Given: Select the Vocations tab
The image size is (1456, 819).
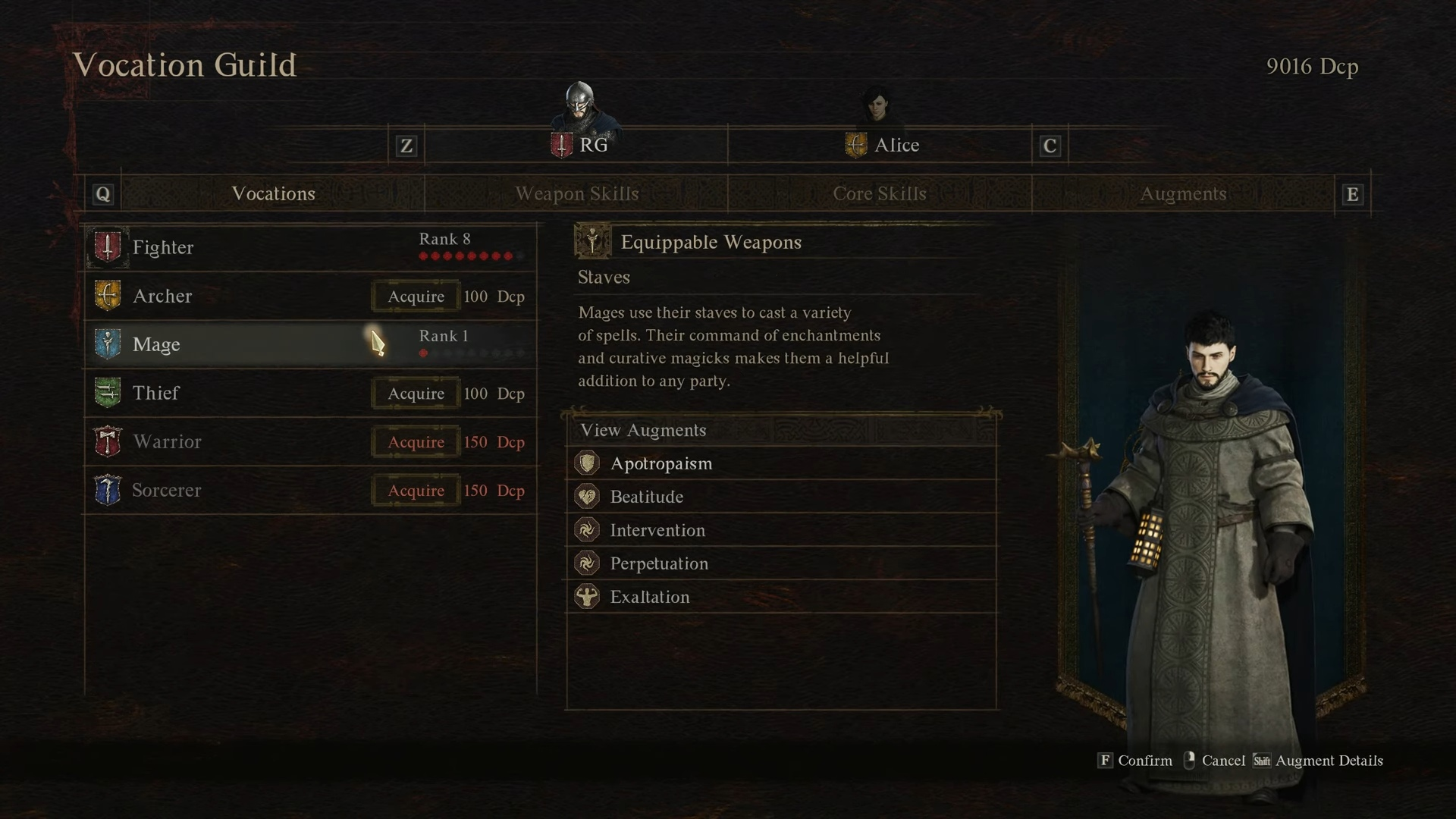Looking at the screenshot, I should 273,194.
